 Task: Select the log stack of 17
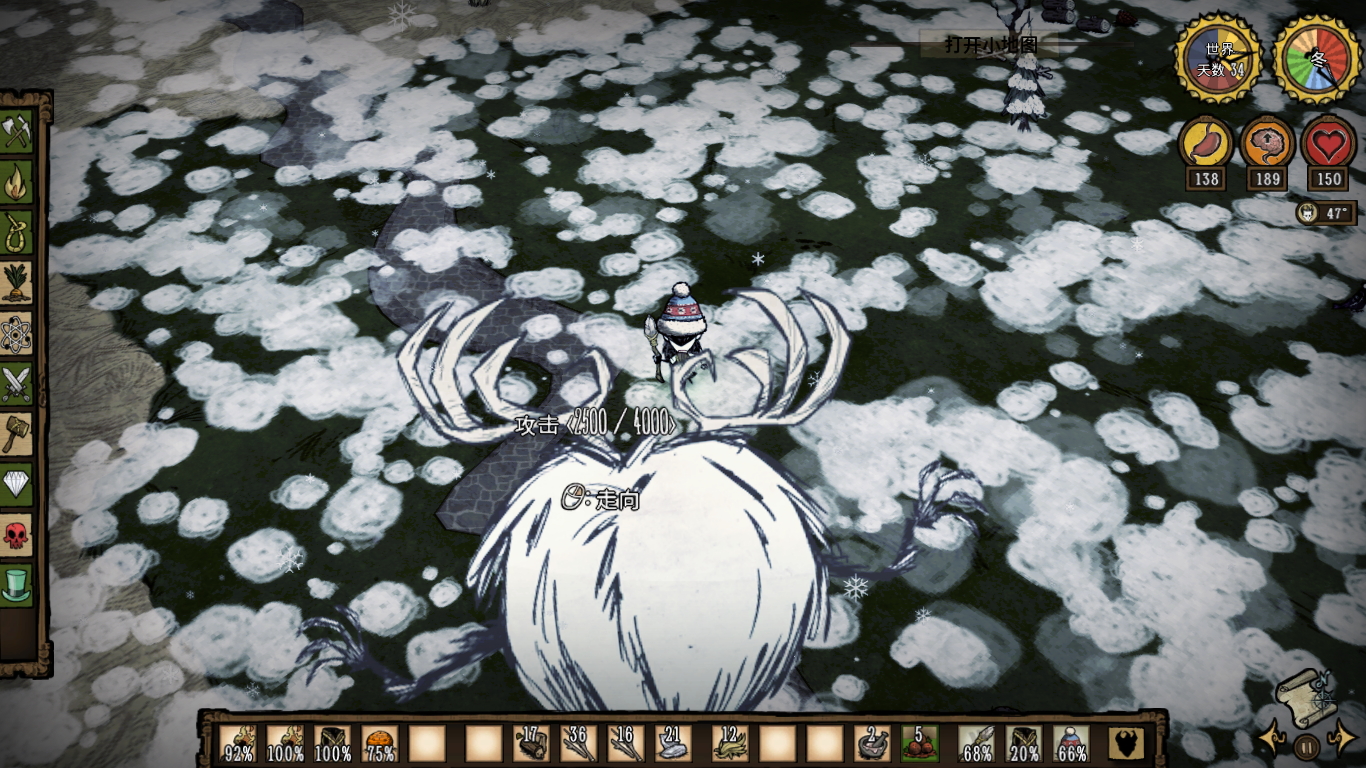531,743
